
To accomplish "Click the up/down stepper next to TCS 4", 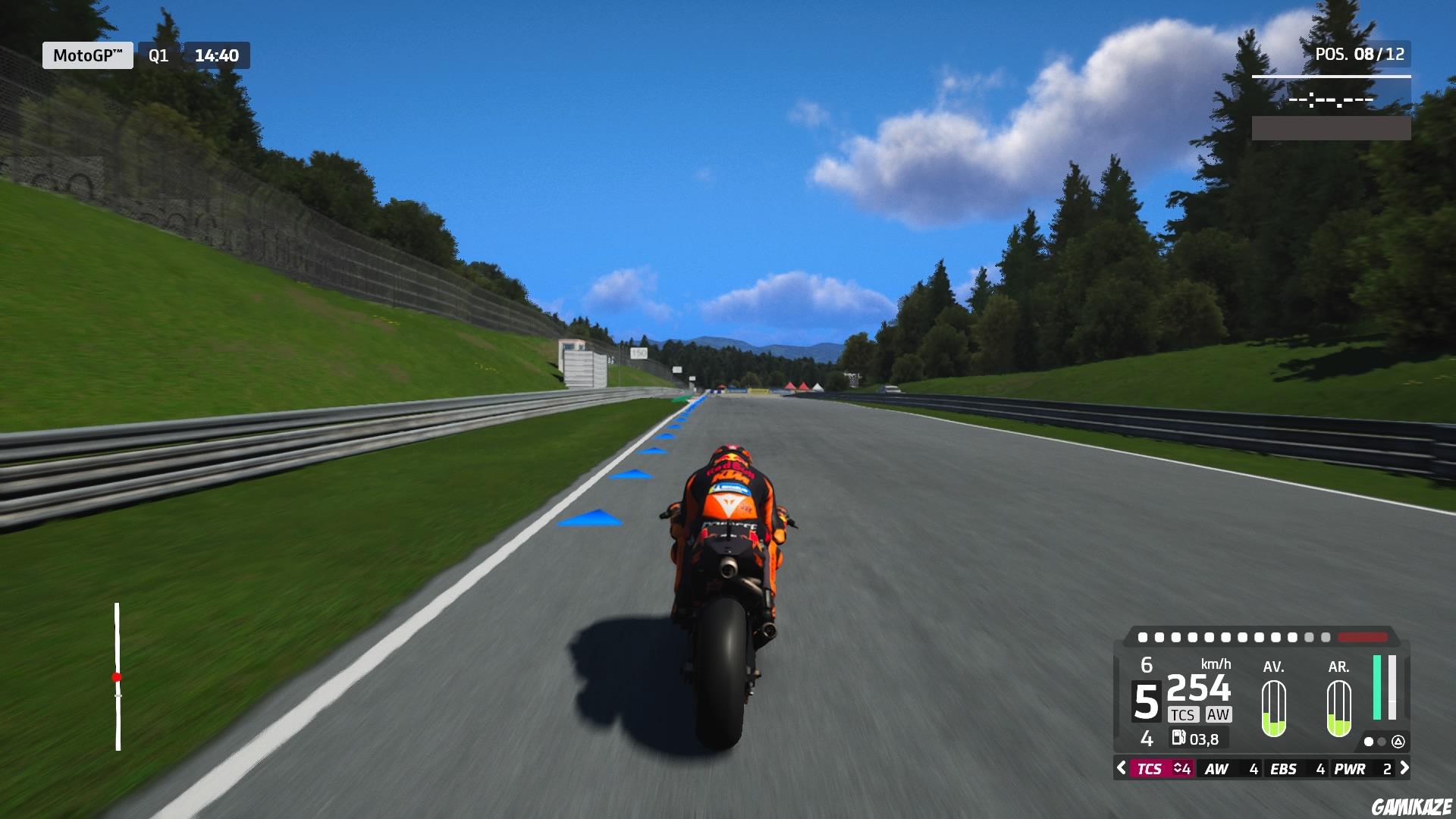I will (1176, 769).
